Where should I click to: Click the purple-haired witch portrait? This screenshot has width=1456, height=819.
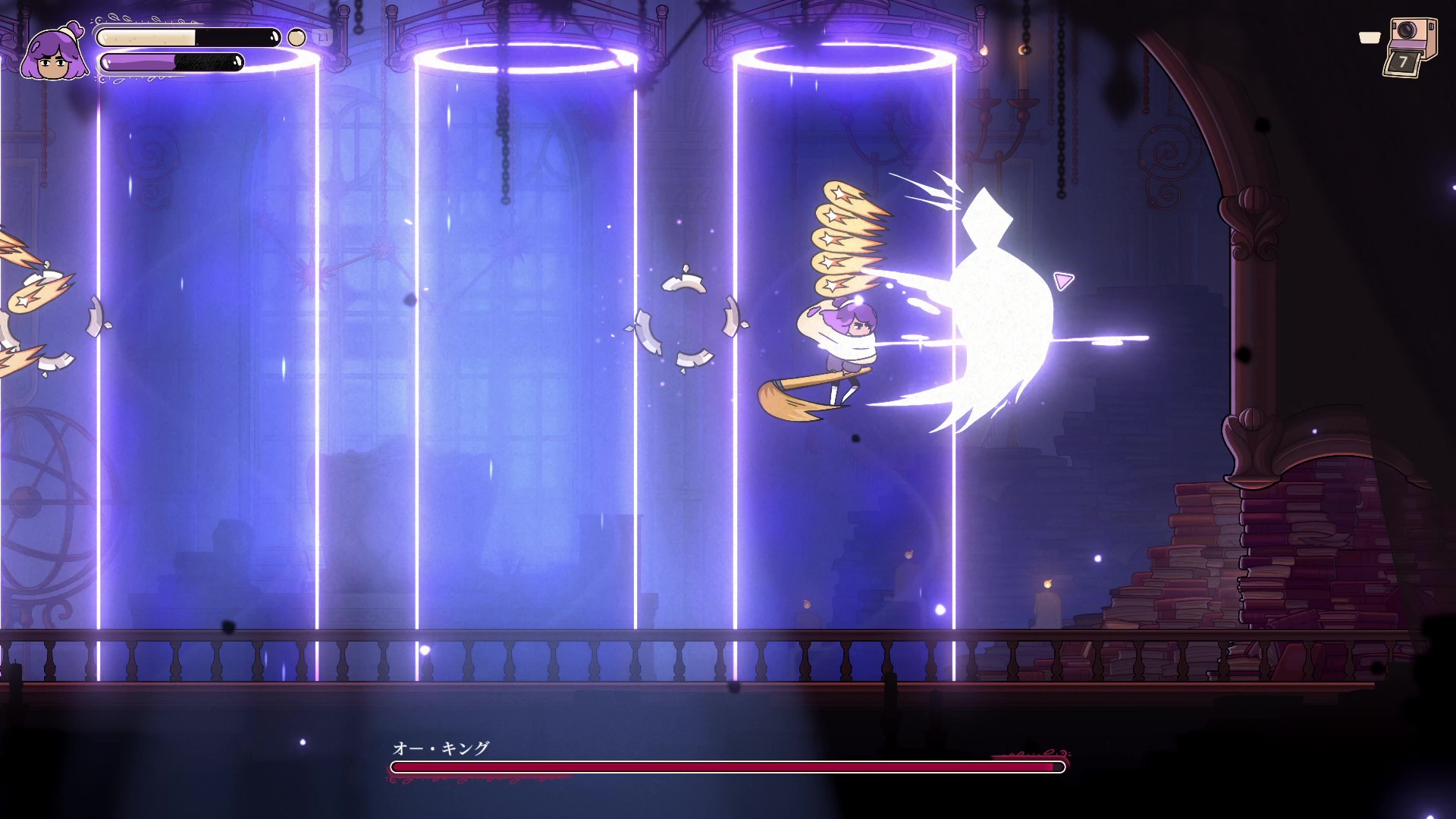pyautogui.click(x=53, y=55)
